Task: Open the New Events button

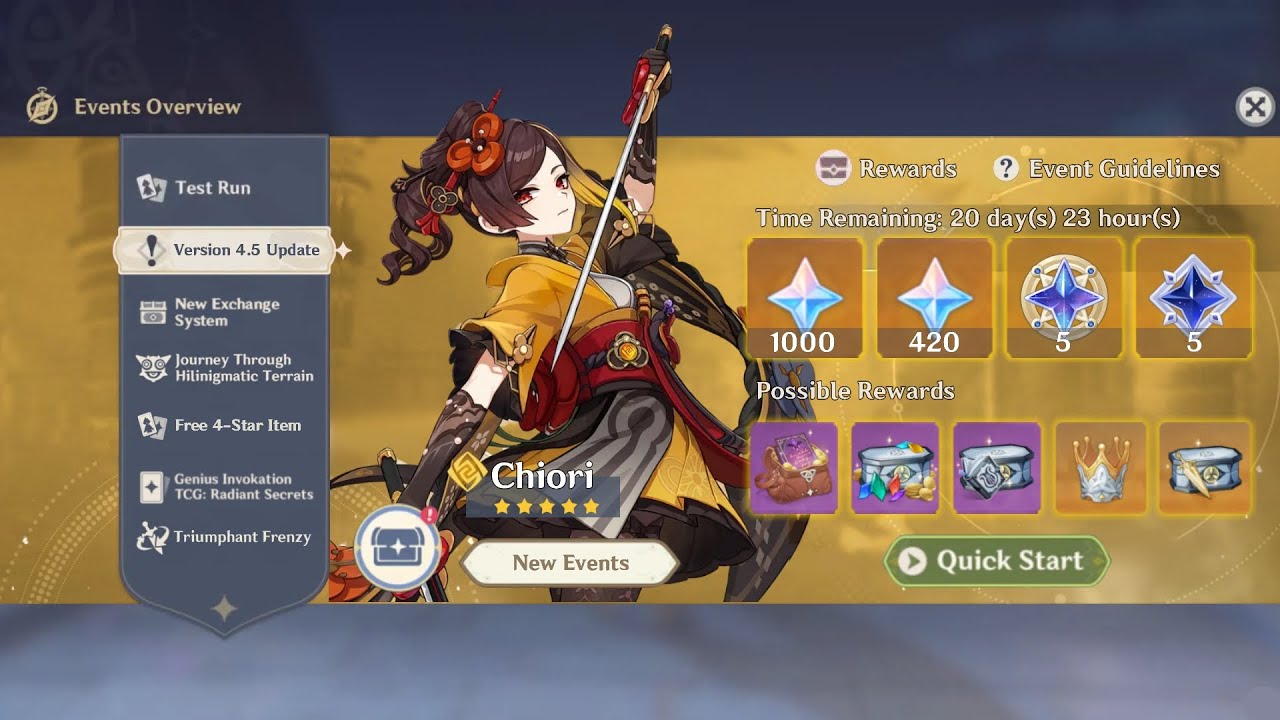Action: pyautogui.click(x=570, y=563)
